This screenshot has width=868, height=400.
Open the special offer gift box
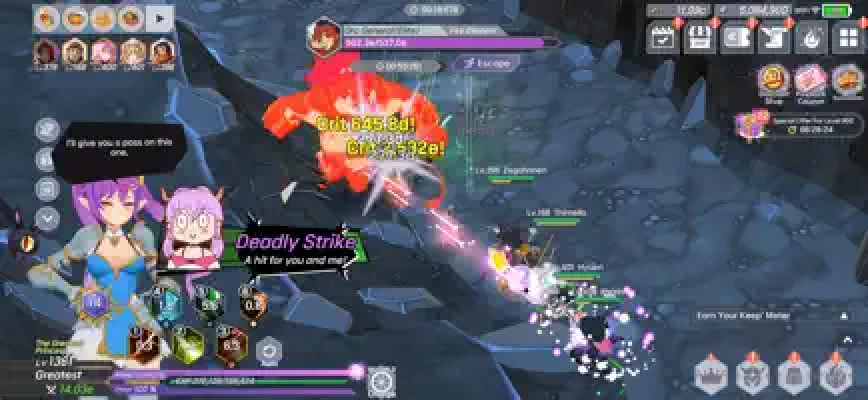(748, 123)
